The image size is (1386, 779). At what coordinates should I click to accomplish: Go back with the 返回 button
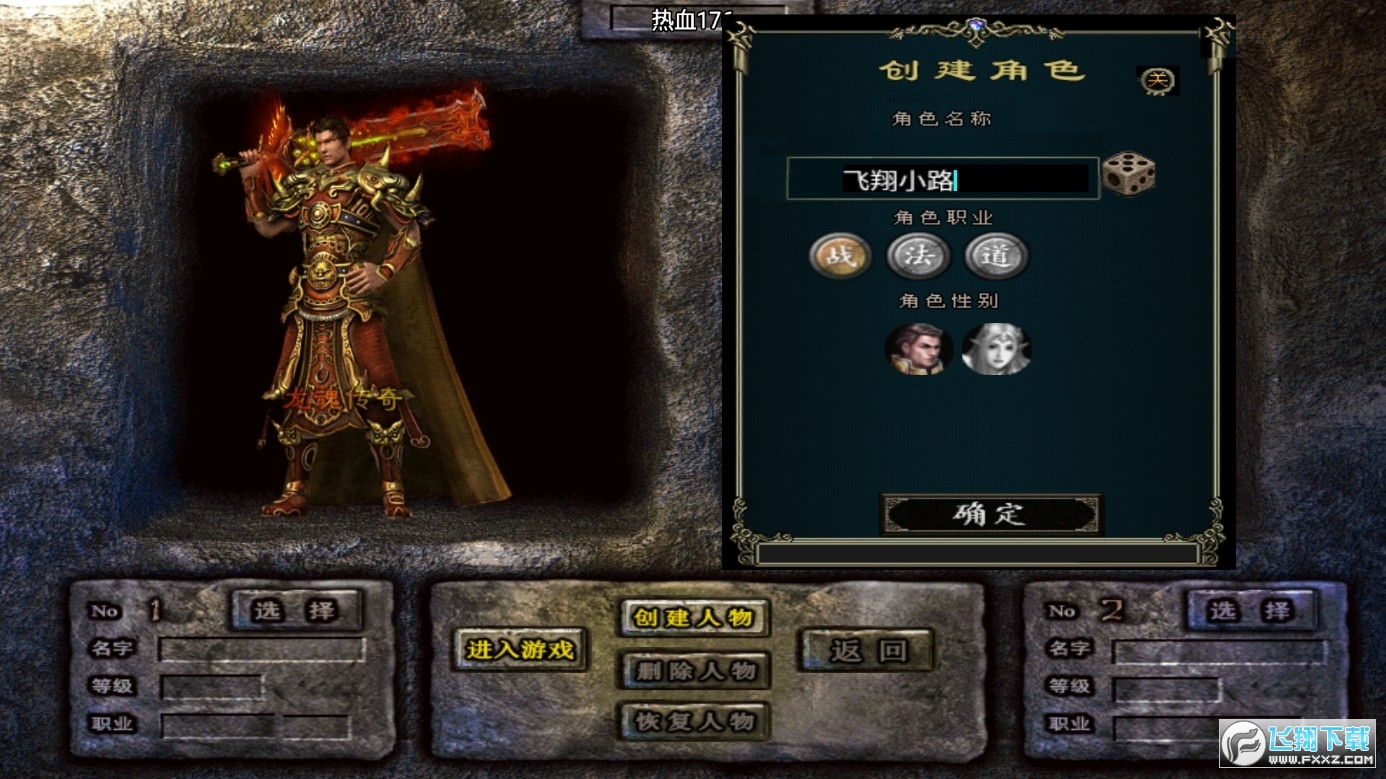click(x=866, y=651)
